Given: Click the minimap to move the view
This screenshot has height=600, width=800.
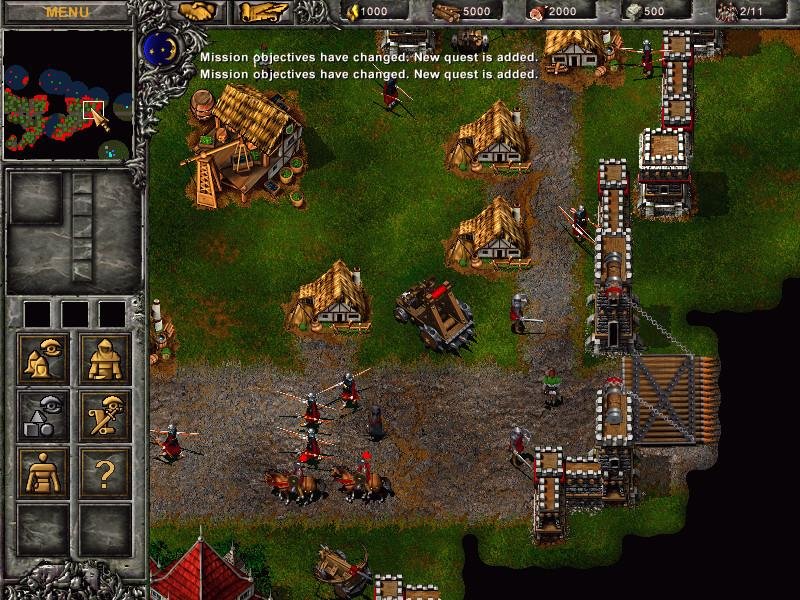Looking at the screenshot, I should pos(68,95).
